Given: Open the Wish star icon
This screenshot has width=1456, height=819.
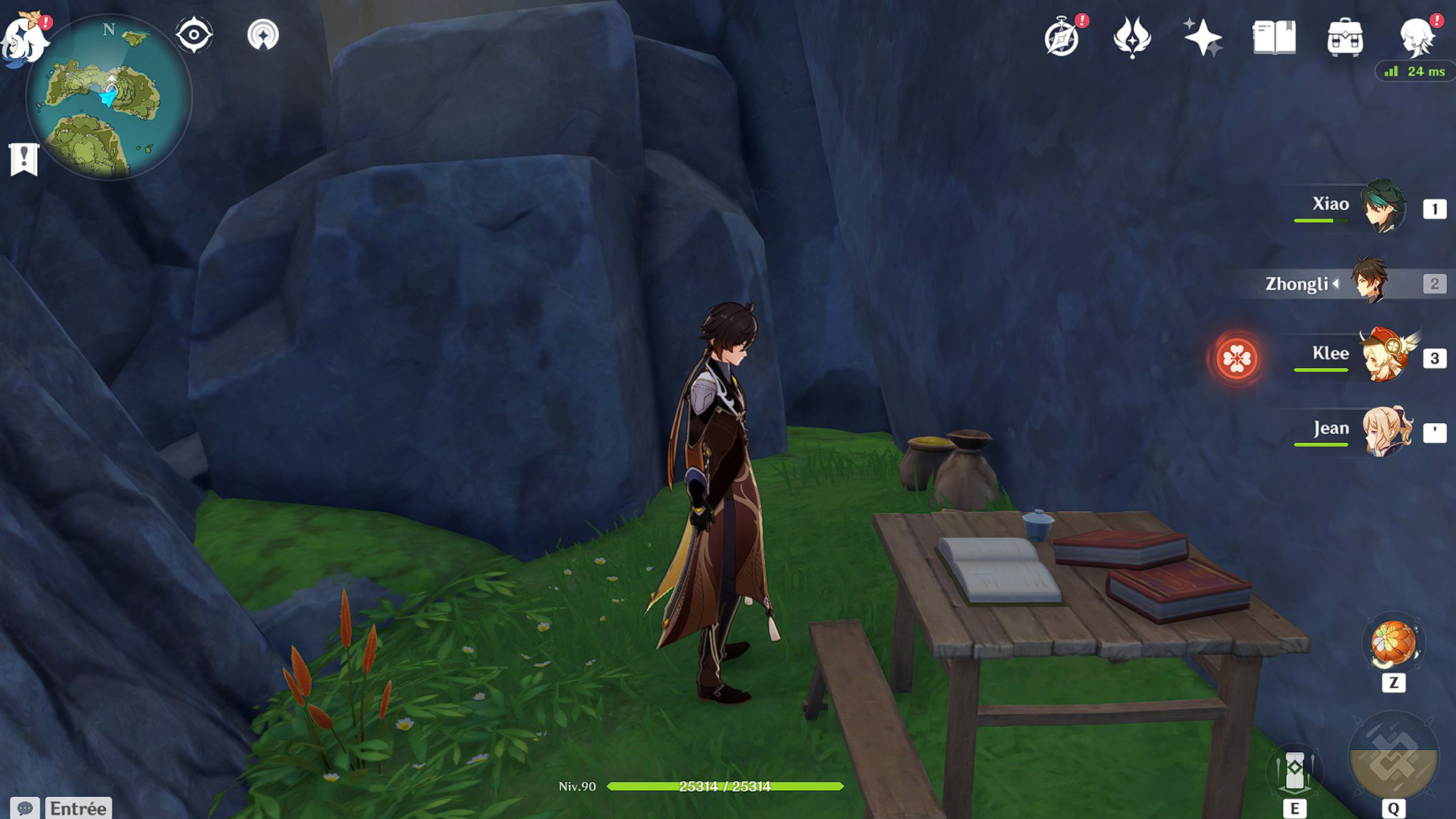Looking at the screenshot, I should 1202,36.
